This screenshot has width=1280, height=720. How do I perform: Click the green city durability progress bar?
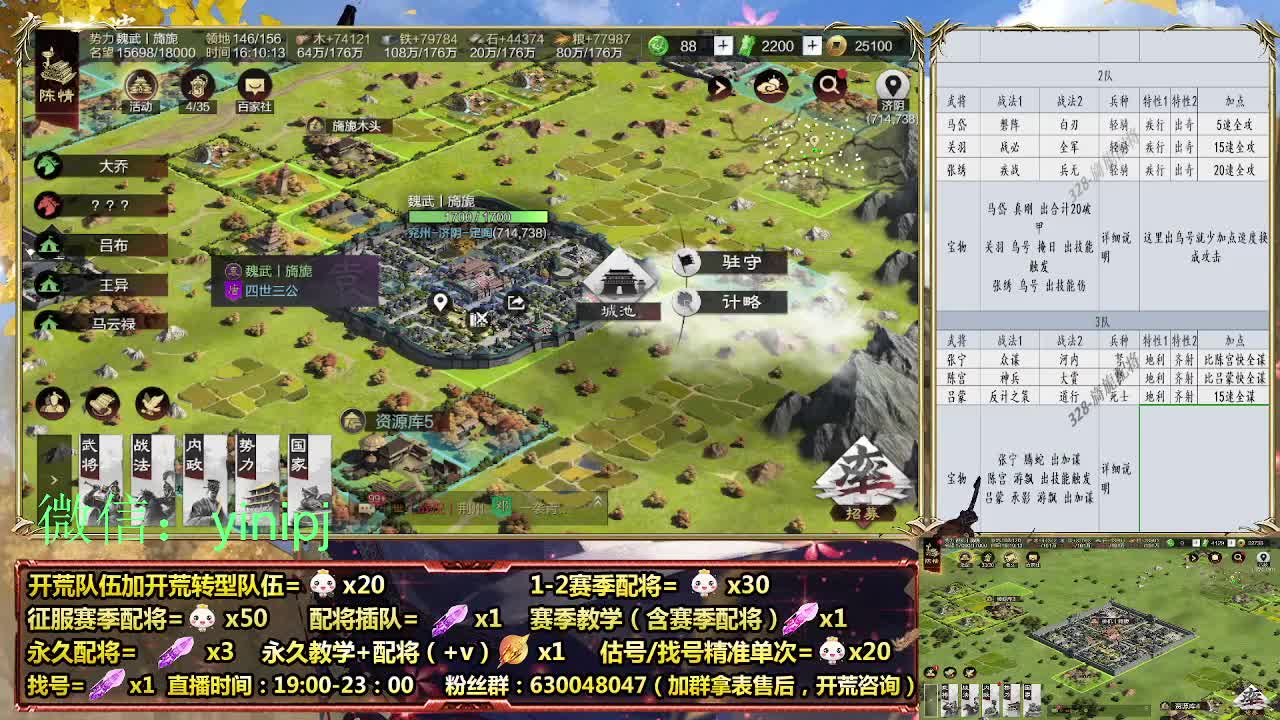click(478, 216)
